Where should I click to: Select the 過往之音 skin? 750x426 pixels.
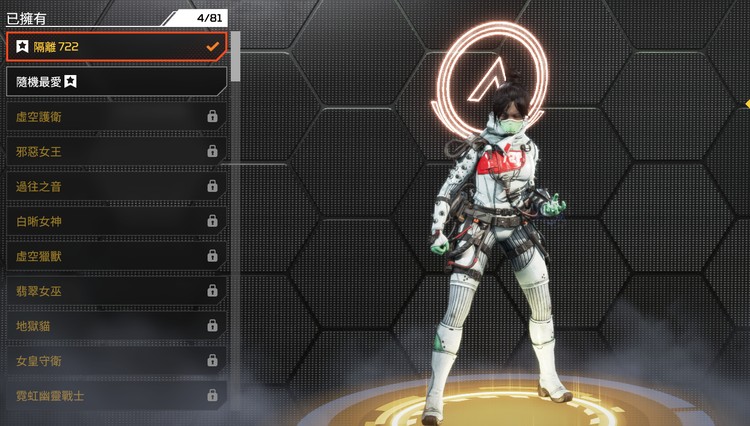point(116,186)
